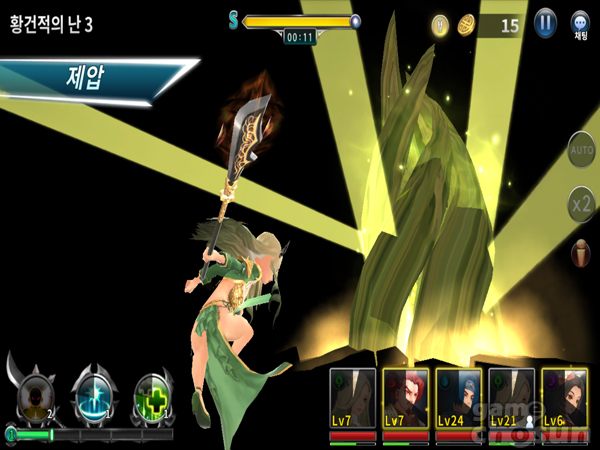The image size is (600, 450).
Task: Select the Lv21 hero portrait
Action: pyautogui.click(x=511, y=399)
